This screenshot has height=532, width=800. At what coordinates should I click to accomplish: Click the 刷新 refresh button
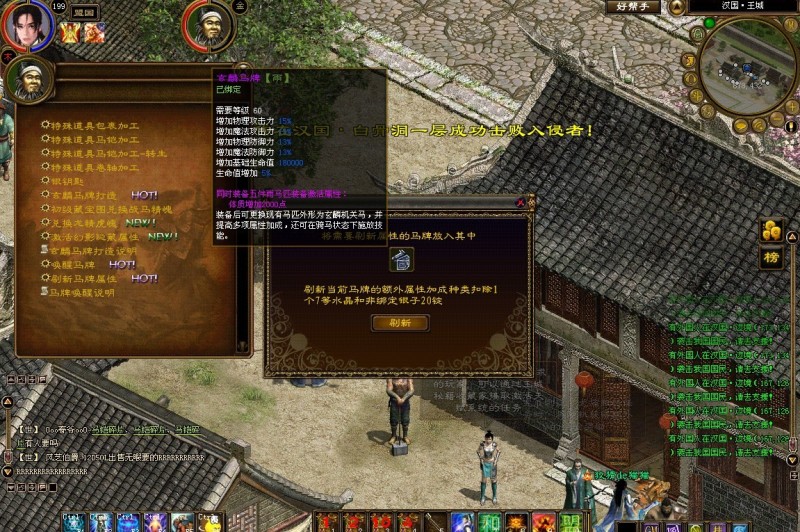(x=400, y=323)
